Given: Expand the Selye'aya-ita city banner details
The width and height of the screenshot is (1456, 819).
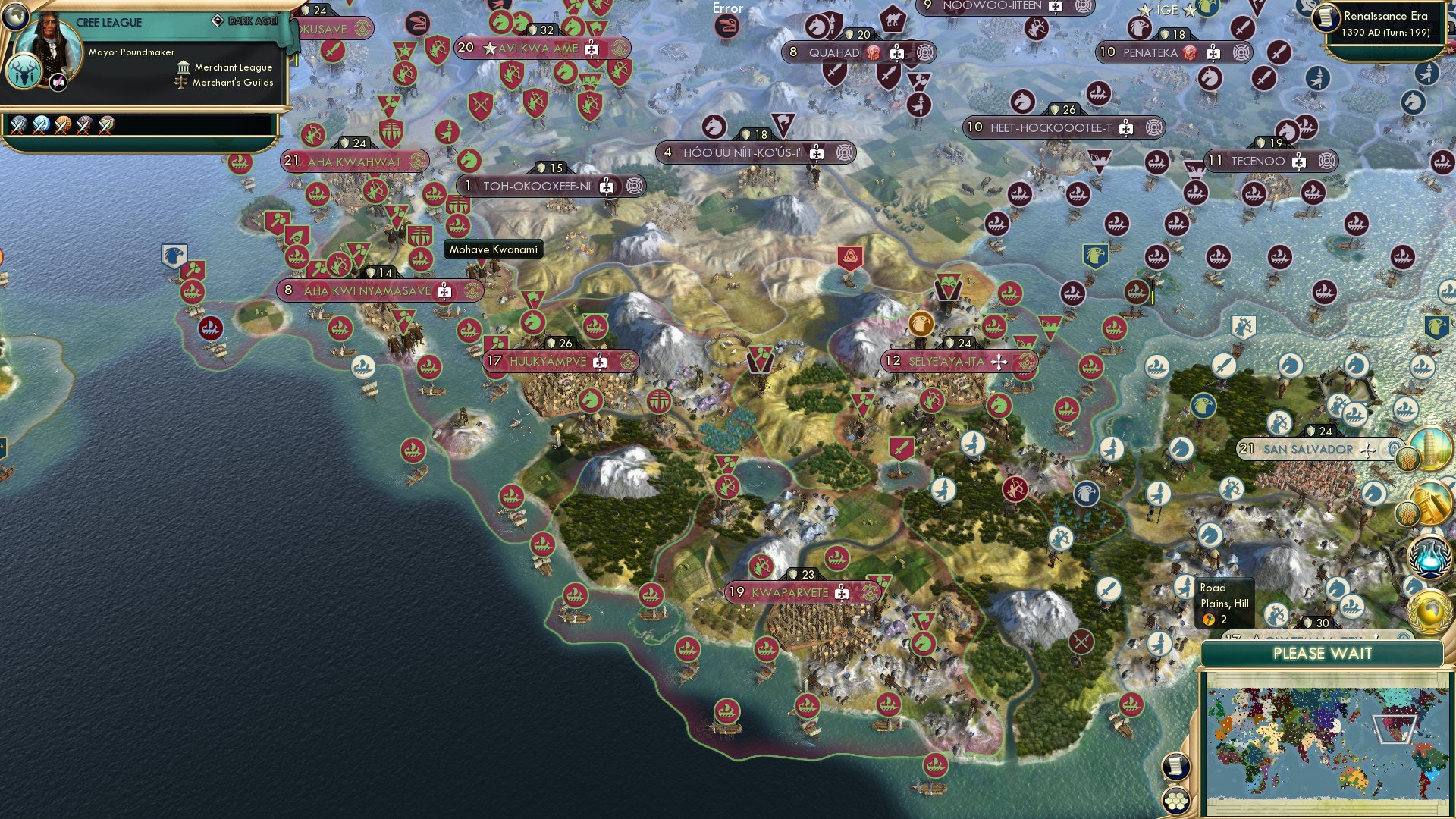Looking at the screenshot, I should (998, 362).
